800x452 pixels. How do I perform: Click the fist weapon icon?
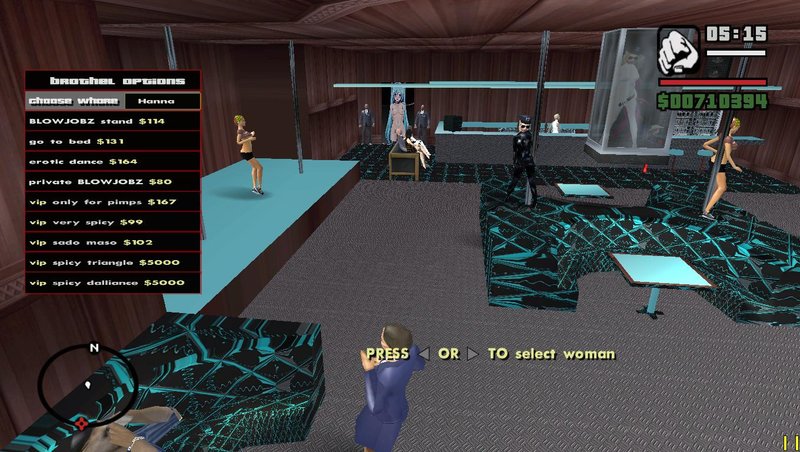(x=679, y=50)
